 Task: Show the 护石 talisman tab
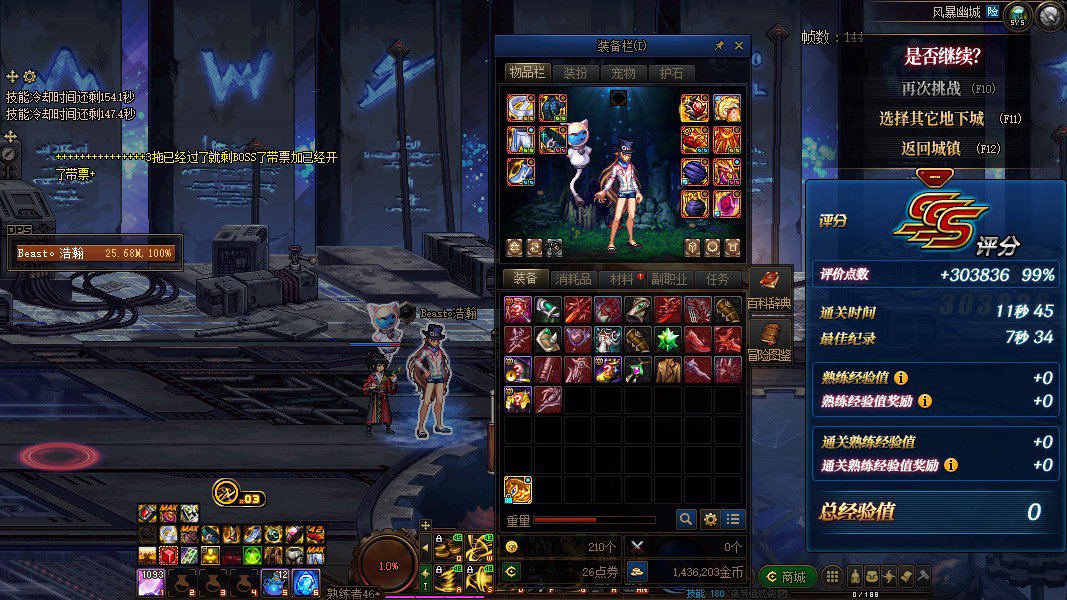(x=671, y=73)
